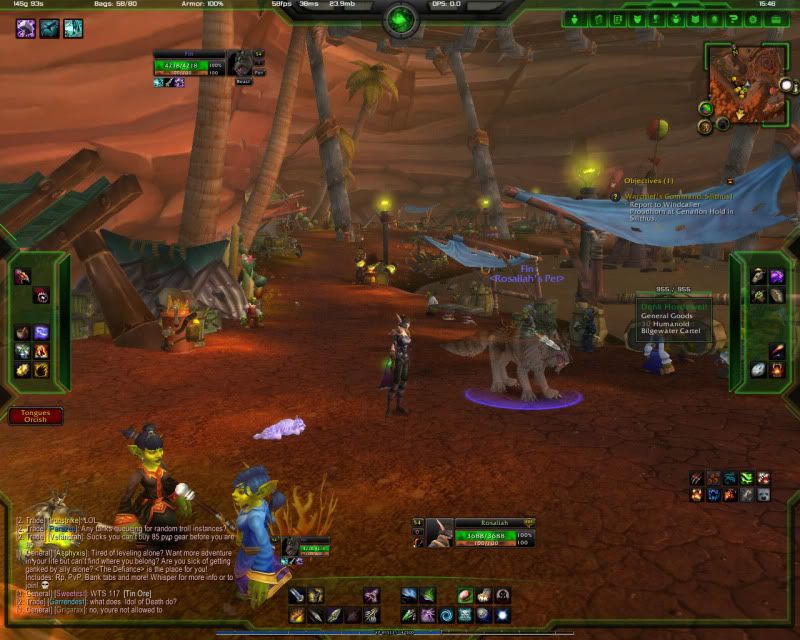
Task: Activate the red hawk ability icon
Action: (22, 277)
